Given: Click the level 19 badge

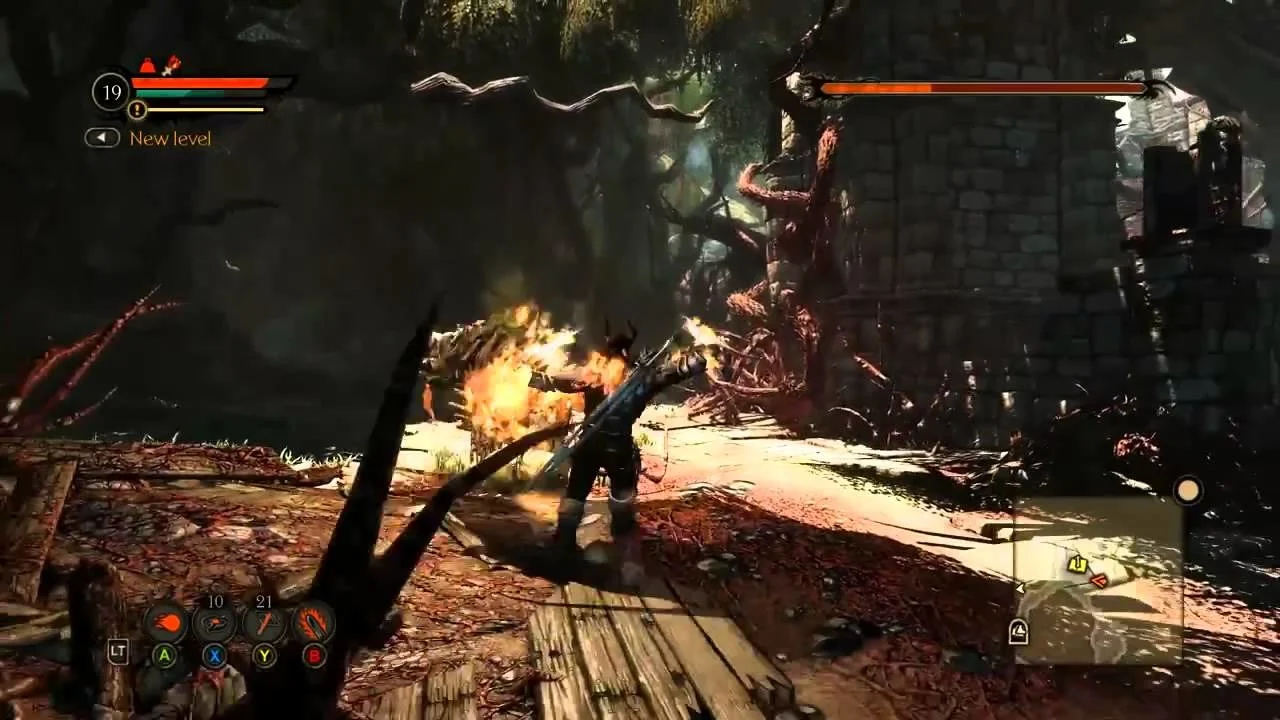Looking at the screenshot, I should pos(111,92).
